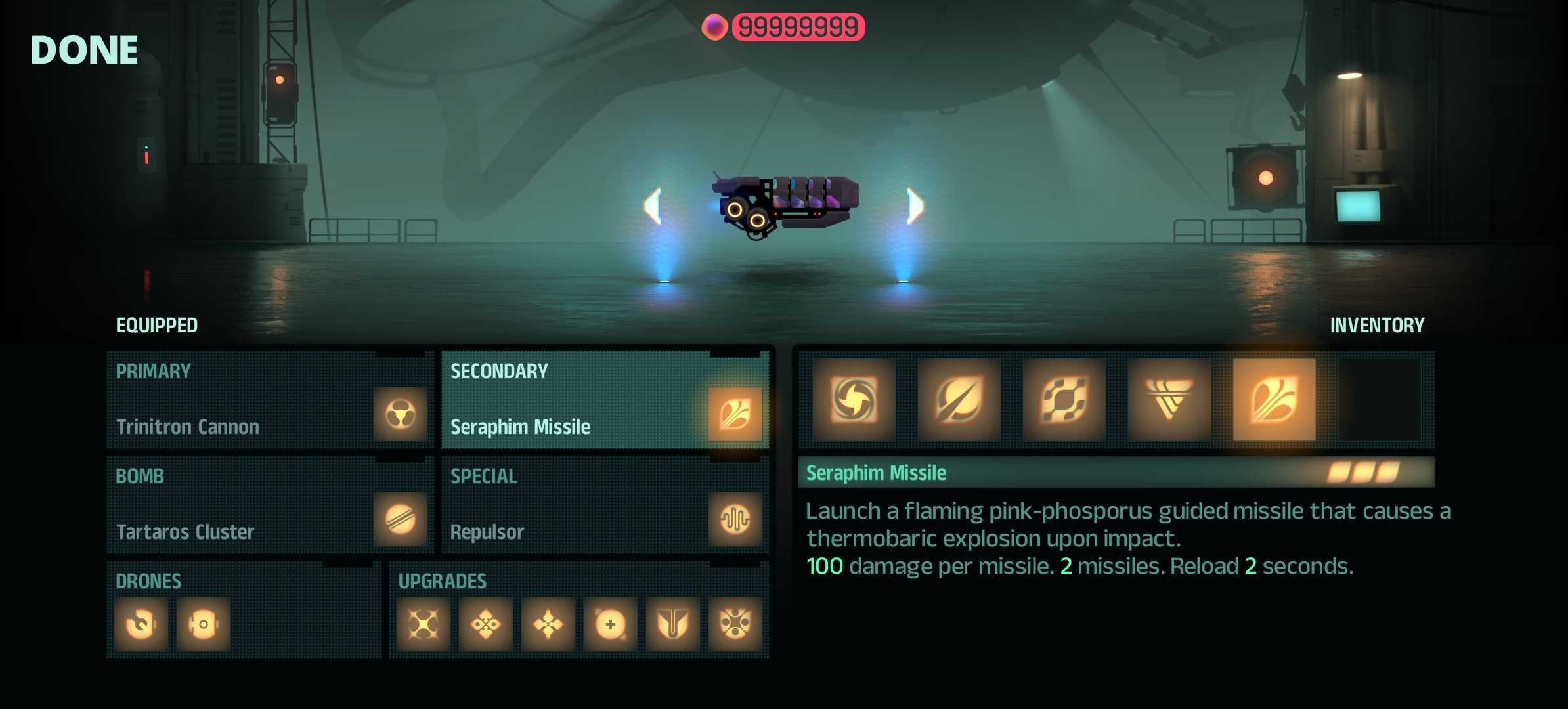Image resolution: width=1568 pixels, height=709 pixels.
Task: Select the second drone icon
Action: 204,624
